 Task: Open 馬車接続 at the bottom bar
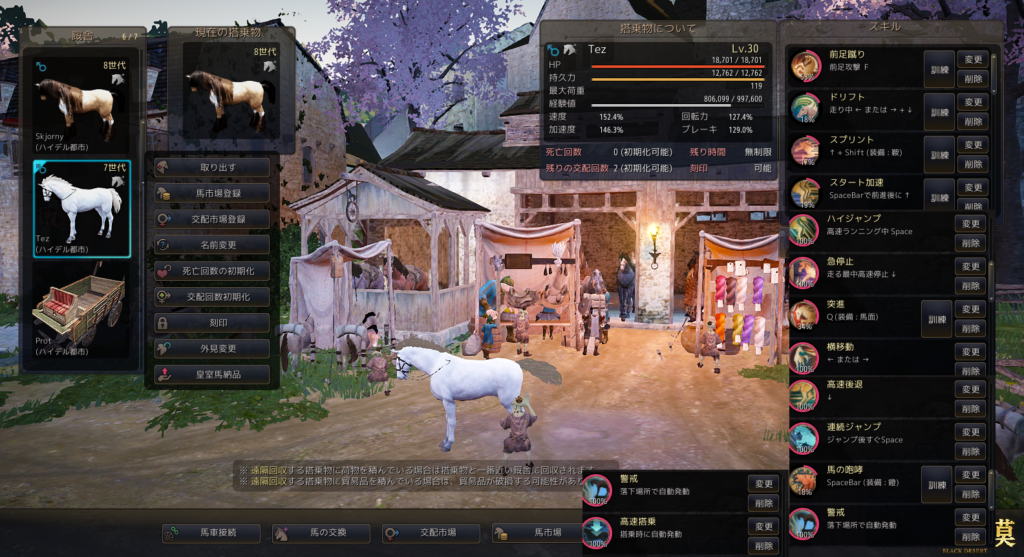click(x=211, y=533)
